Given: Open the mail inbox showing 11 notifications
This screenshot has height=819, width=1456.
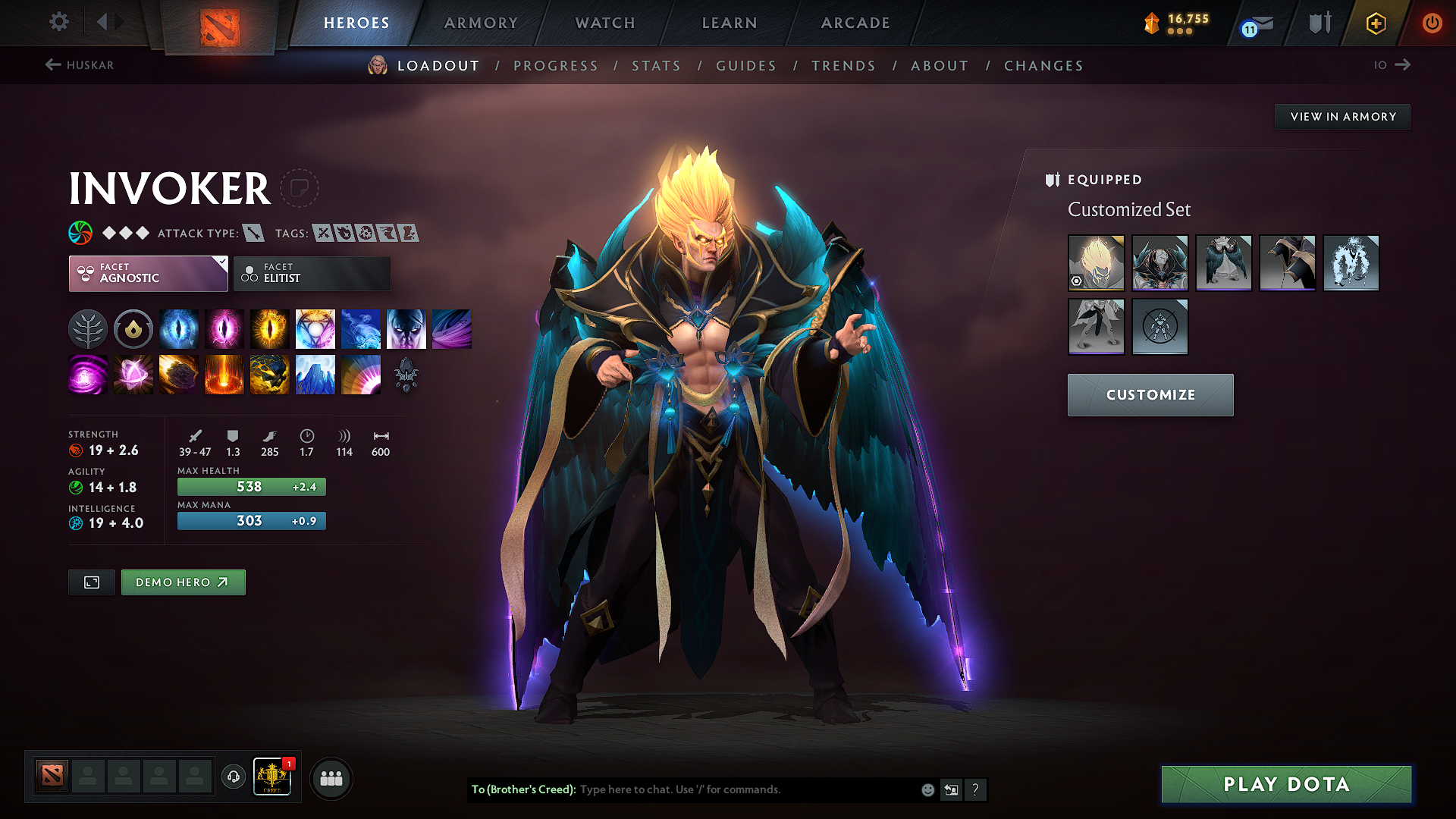Looking at the screenshot, I should pos(1255,23).
